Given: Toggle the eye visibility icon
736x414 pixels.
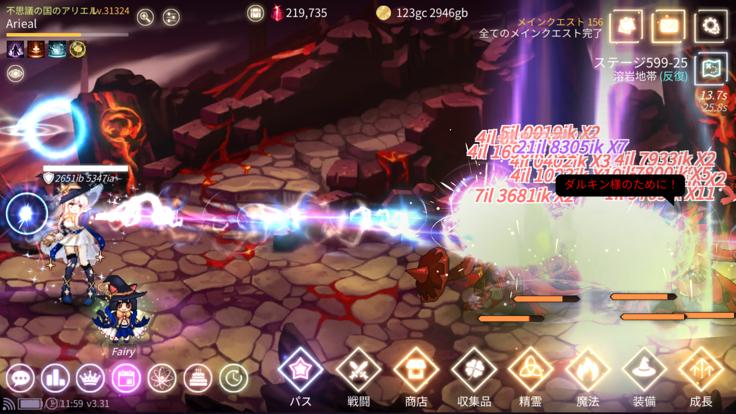Looking at the screenshot, I should [16, 73].
